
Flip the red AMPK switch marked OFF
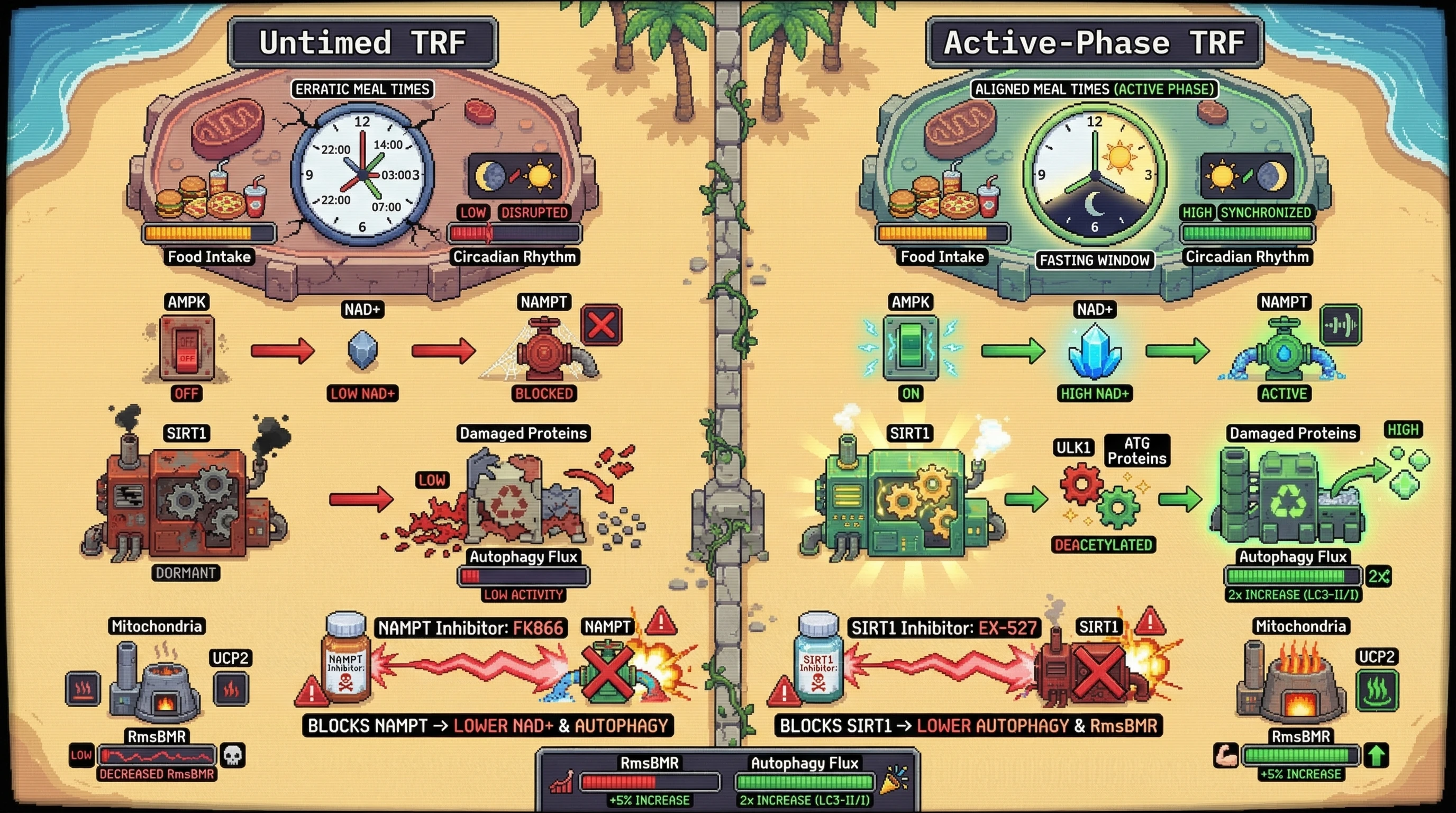click(x=187, y=348)
